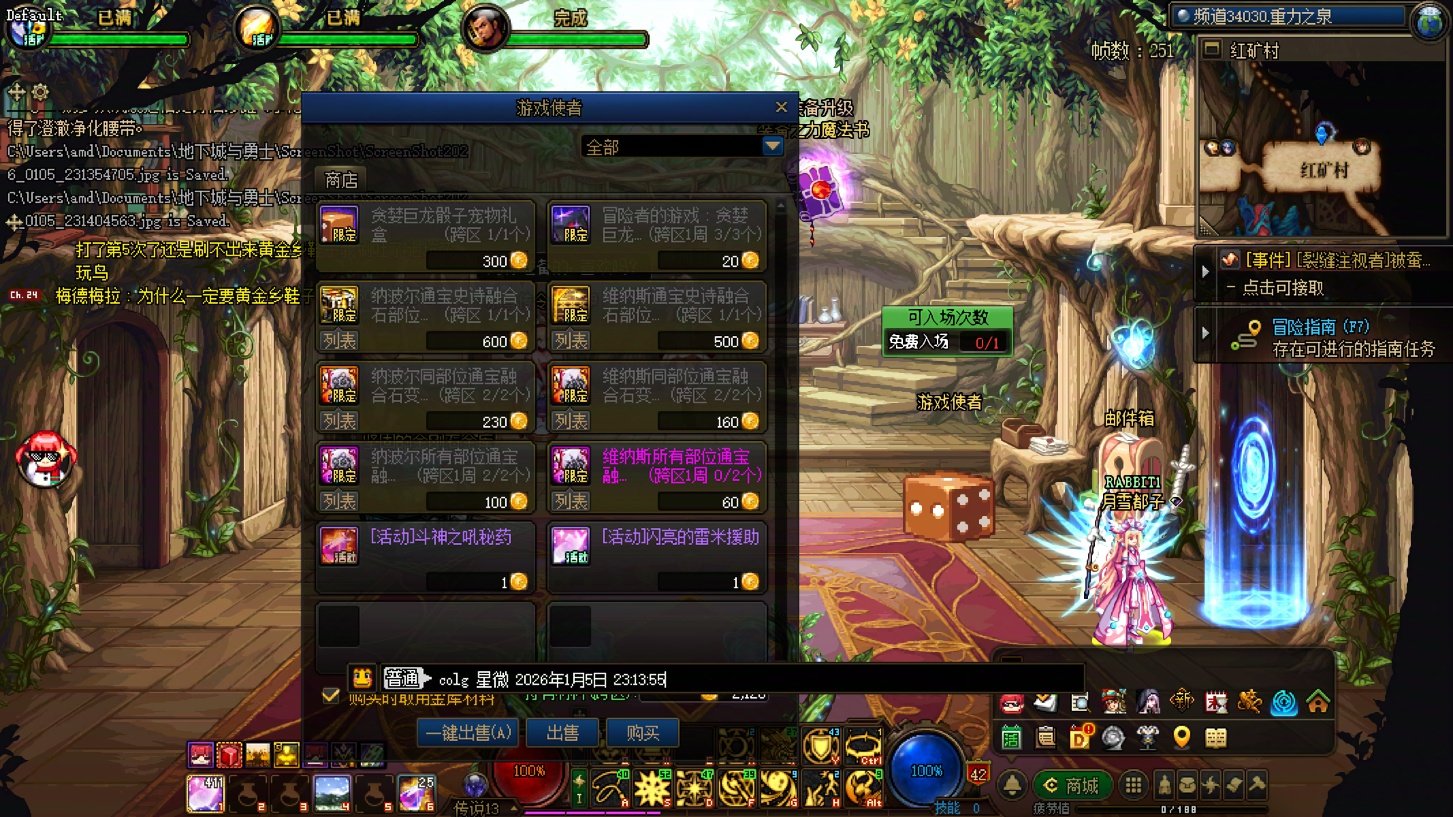Open the 全部 category dropdown
This screenshot has width=1453, height=817.
tap(772, 147)
